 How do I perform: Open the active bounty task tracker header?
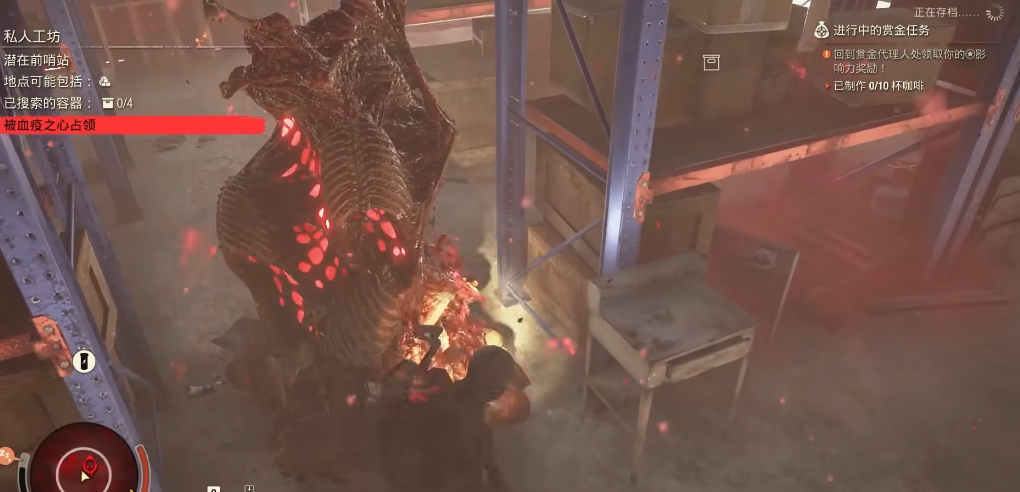click(x=881, y=30)
